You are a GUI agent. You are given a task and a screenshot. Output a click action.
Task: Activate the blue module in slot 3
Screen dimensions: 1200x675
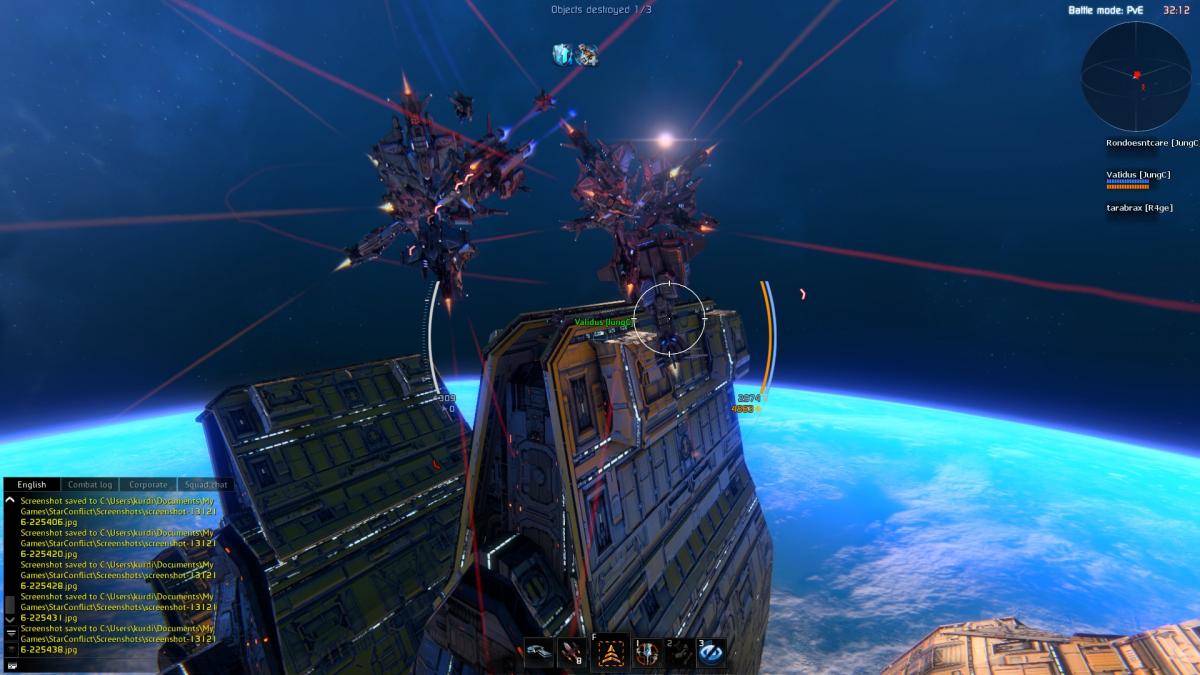[712, 652]
